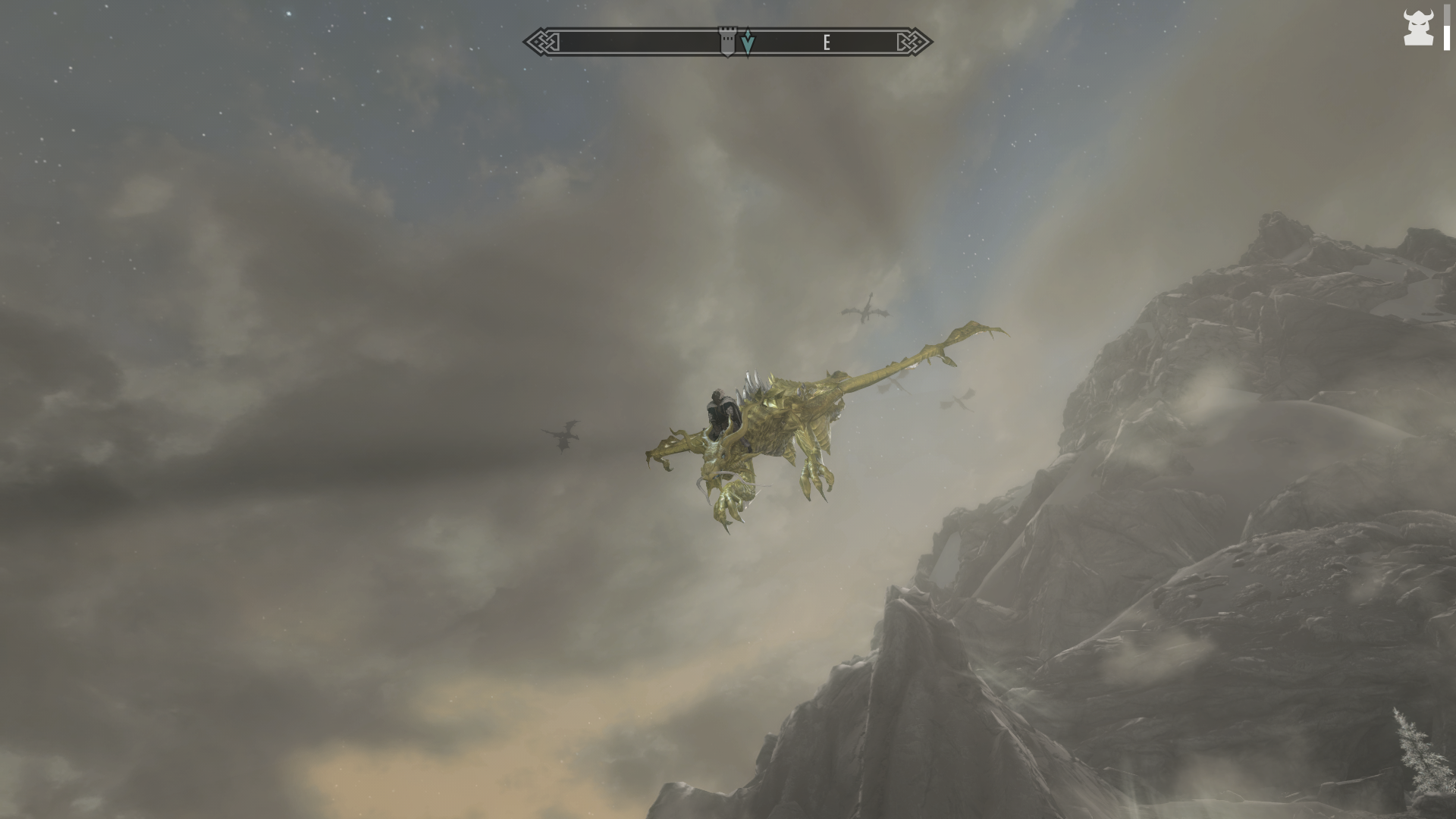
Task: Click the horned helmet icon in corner
Action: point(1417,28)
